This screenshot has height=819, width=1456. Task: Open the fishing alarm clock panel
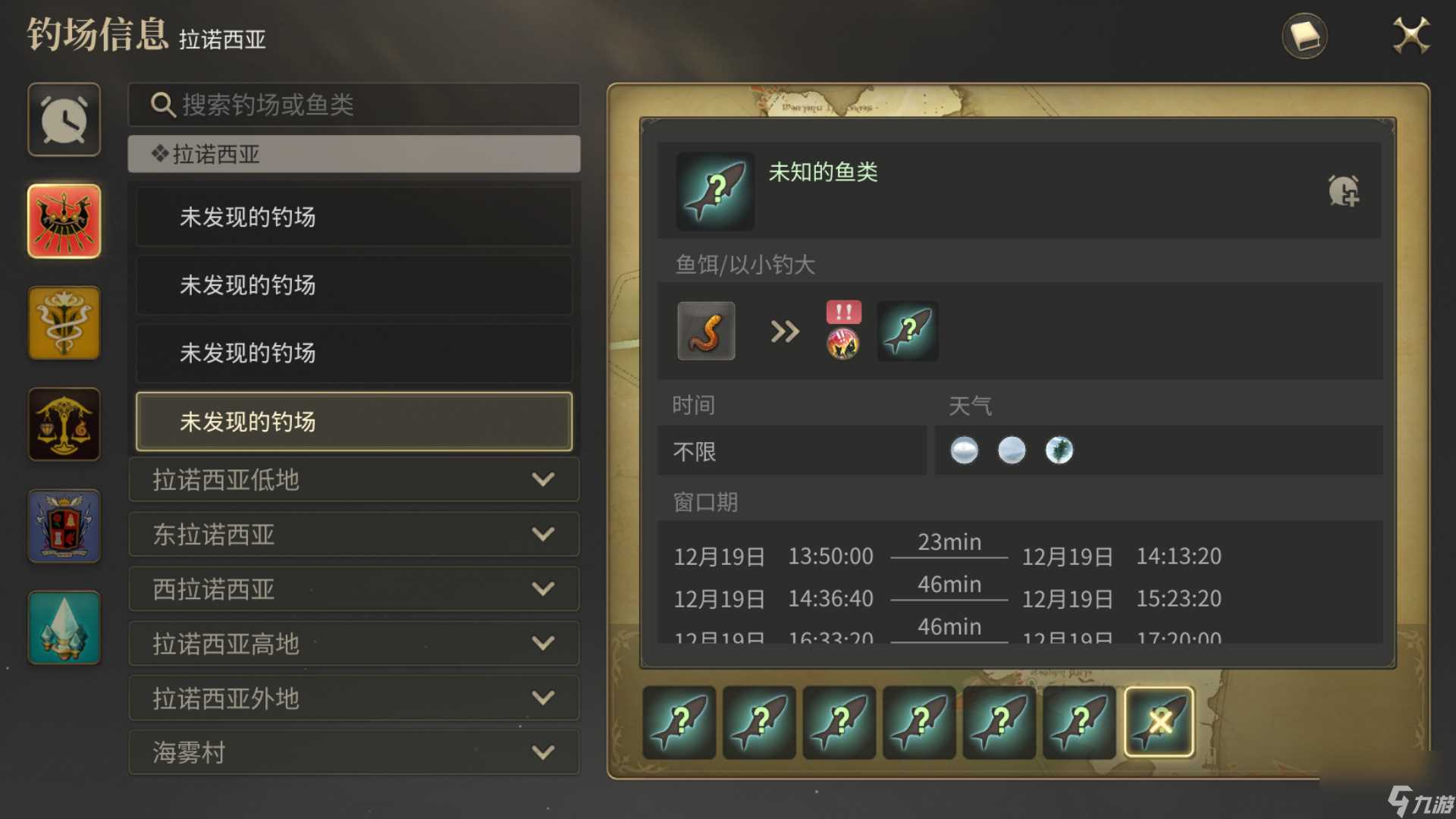[x=64, y=119]
